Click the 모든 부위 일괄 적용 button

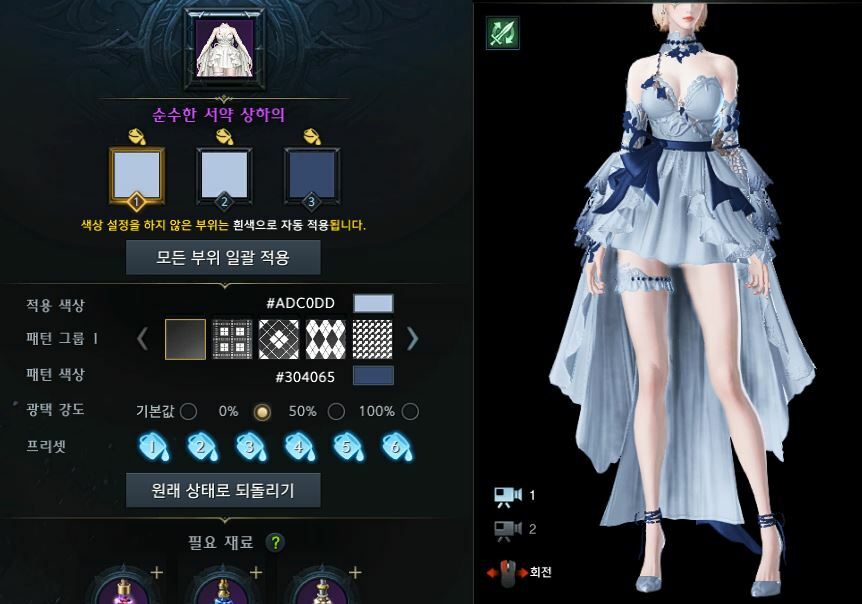(223, 257)
